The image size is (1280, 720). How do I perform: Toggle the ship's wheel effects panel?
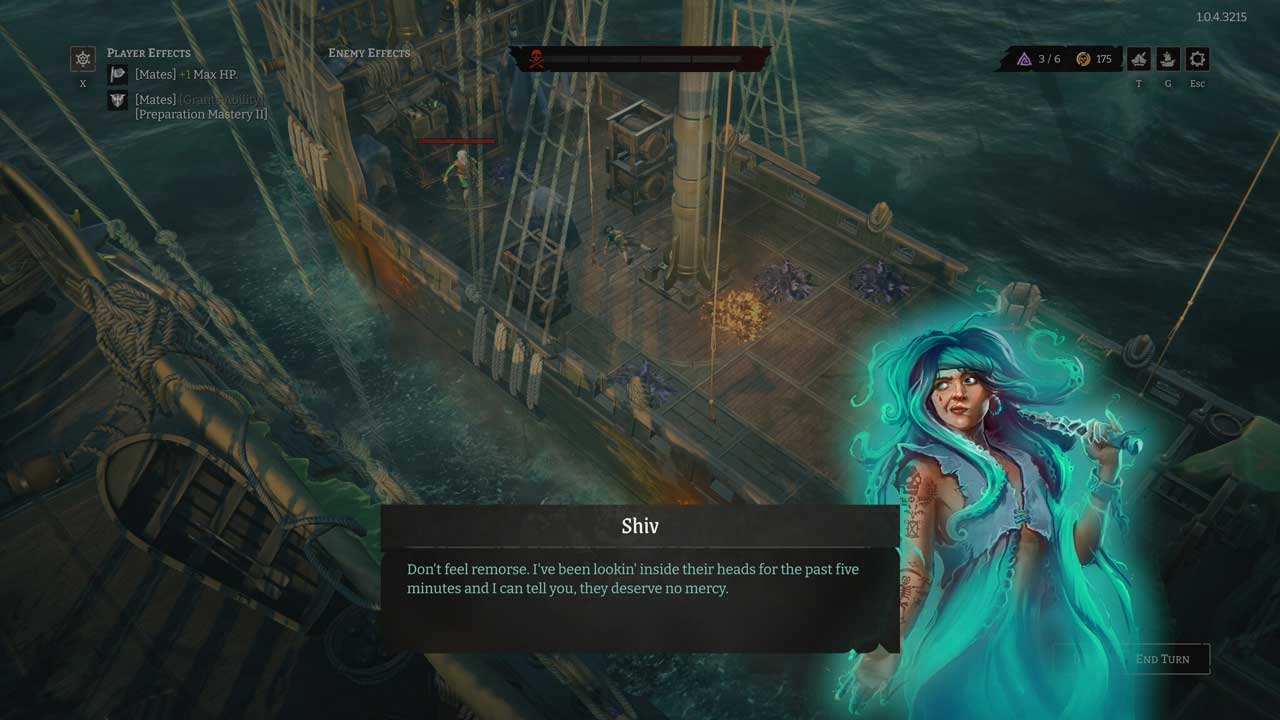tap(83, 59)
